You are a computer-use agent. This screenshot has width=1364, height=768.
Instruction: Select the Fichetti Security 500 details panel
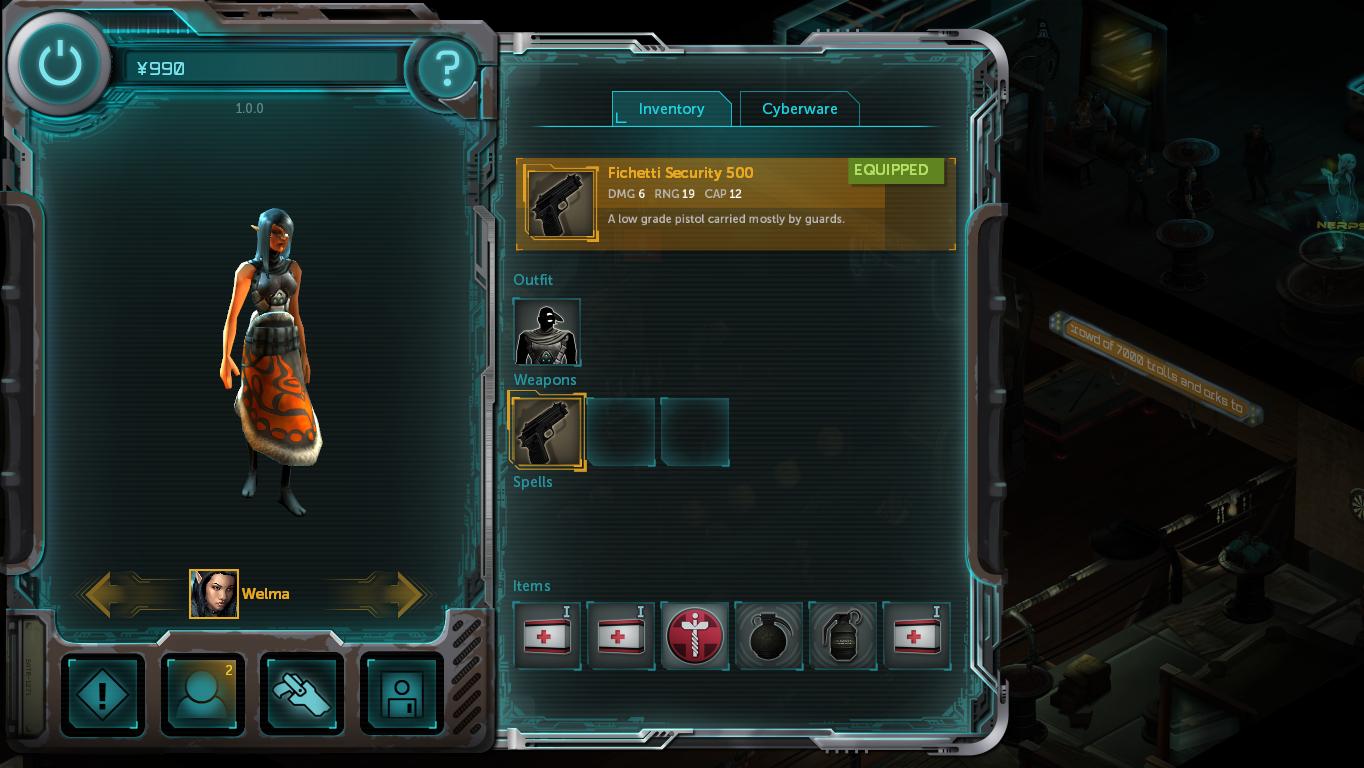pos(735,204)
